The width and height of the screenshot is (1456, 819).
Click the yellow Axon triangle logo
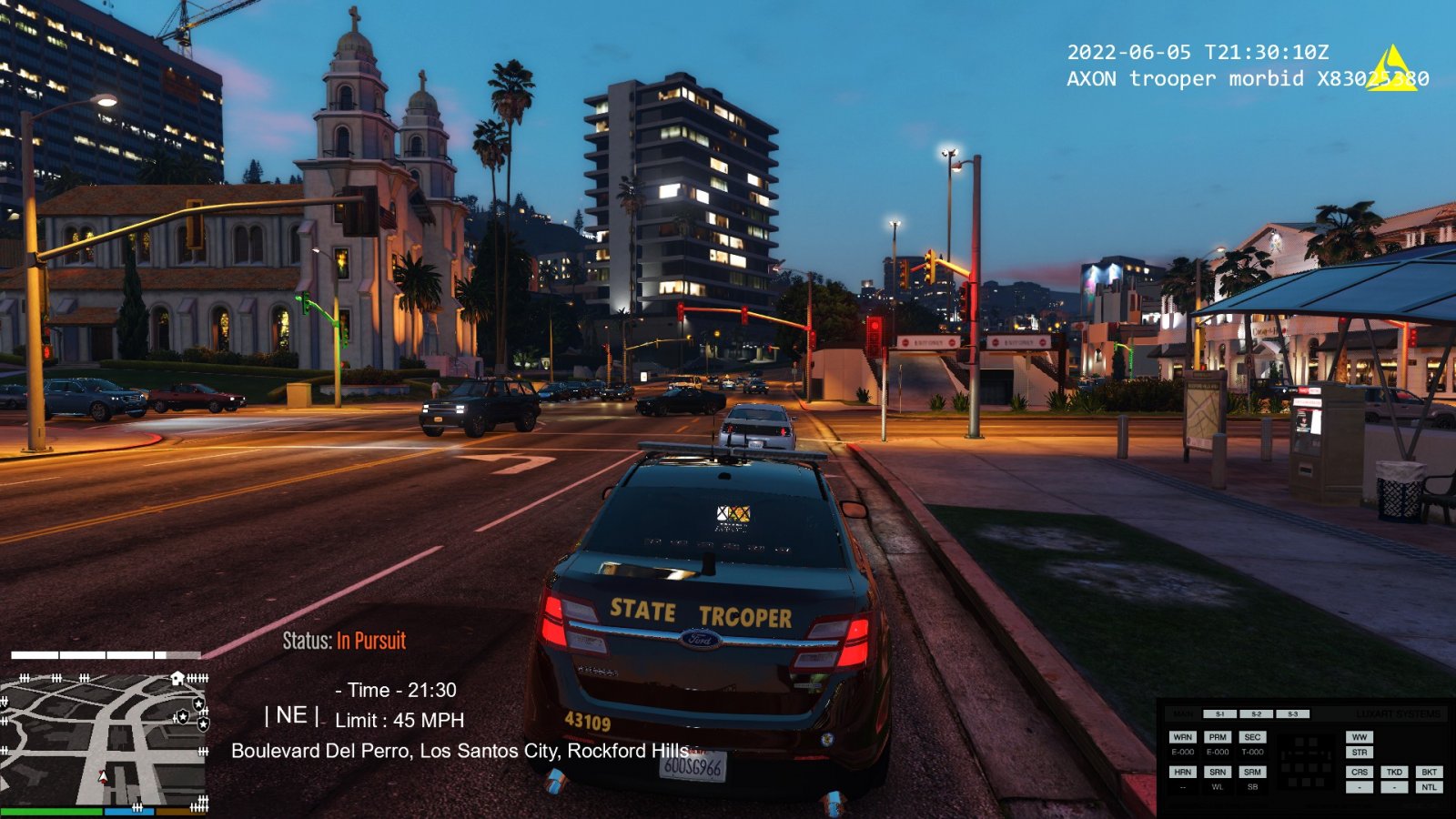(1390, 70)
